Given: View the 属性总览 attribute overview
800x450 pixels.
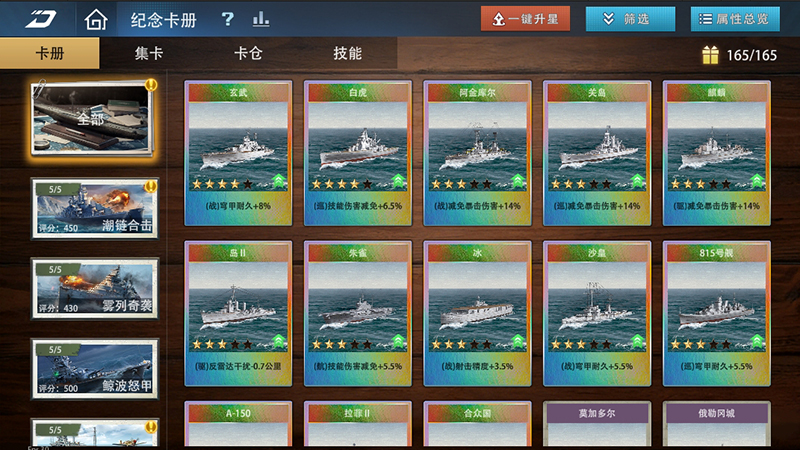Looking at the screenshot, I should click(x=735, y=19).
